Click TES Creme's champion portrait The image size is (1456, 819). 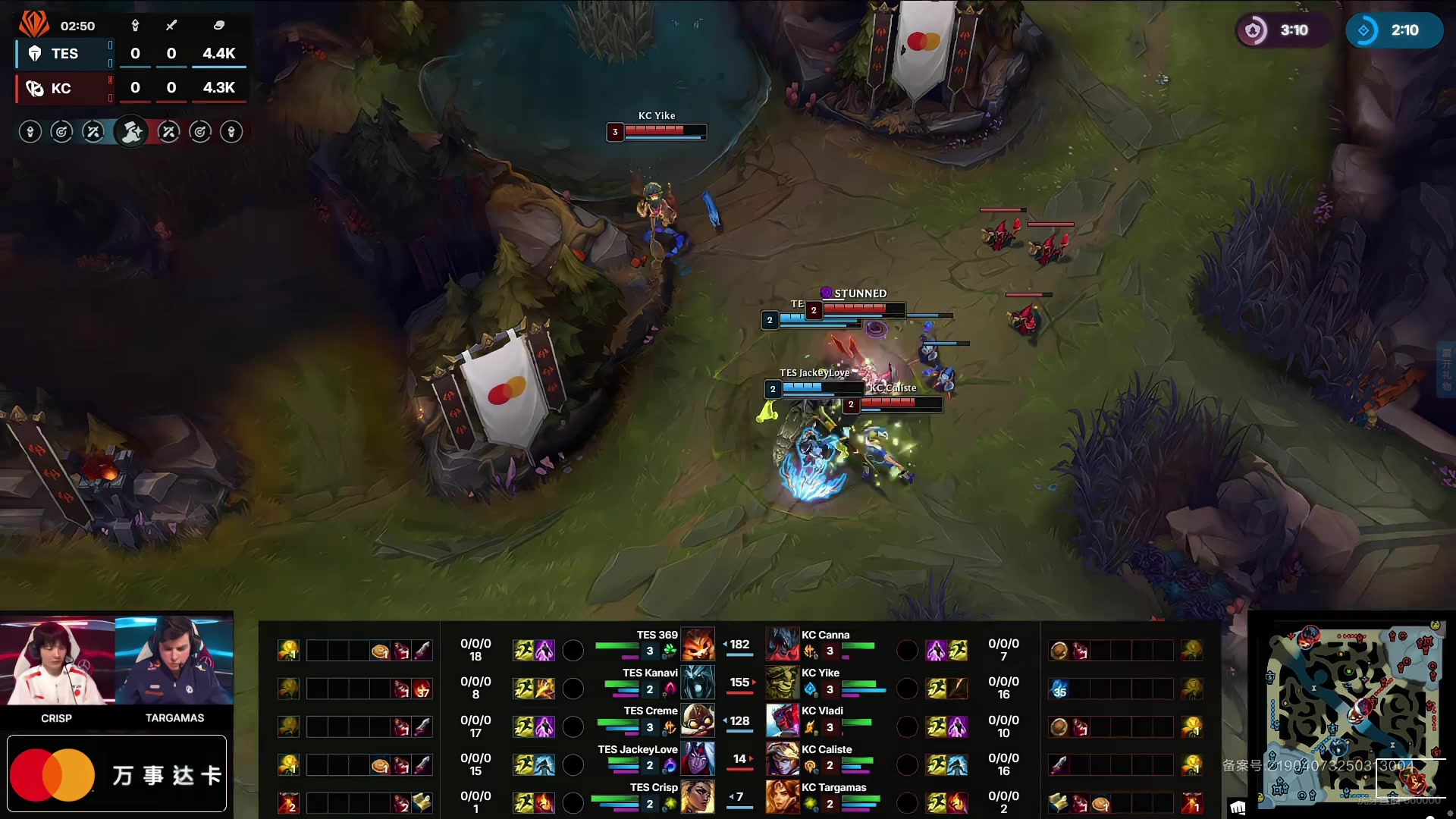(698, 720)
